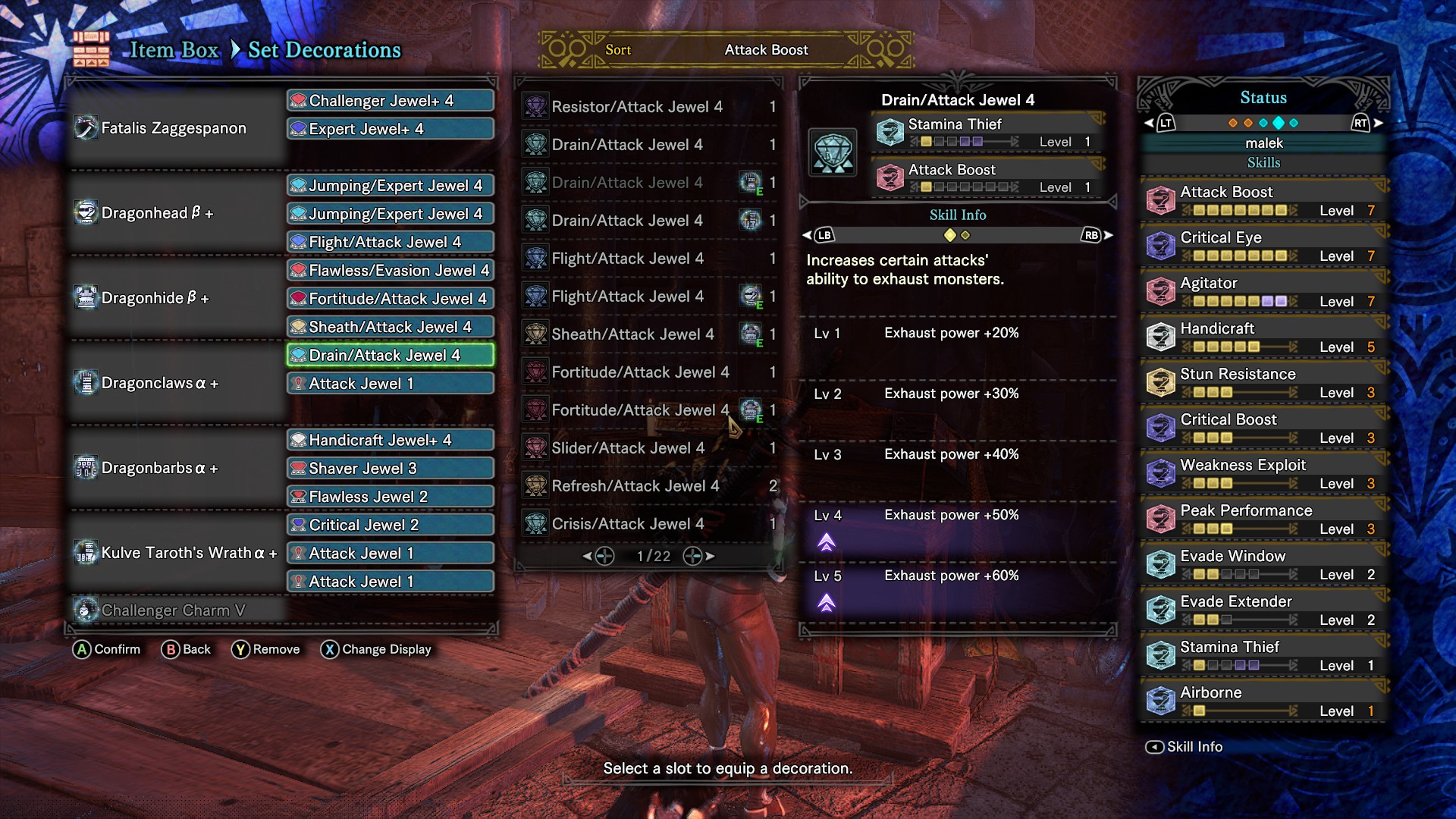Select the Fatalis Zaggespanon weapon icon
The width and height of the screenshot is (1456, 819).
(x=85, y=126)
